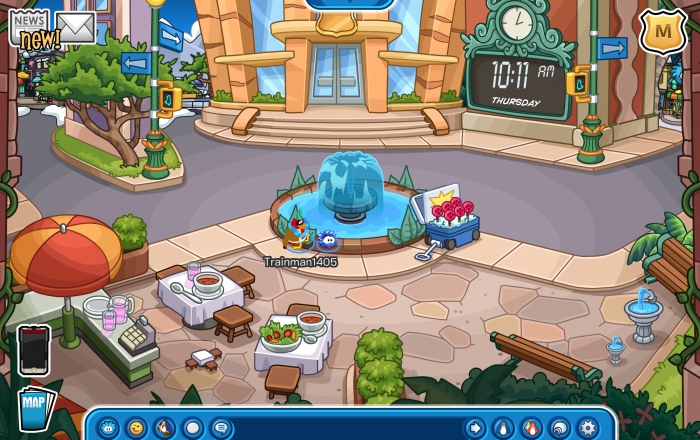
Task: Open your penguin player card
Action: coord(503,427)
